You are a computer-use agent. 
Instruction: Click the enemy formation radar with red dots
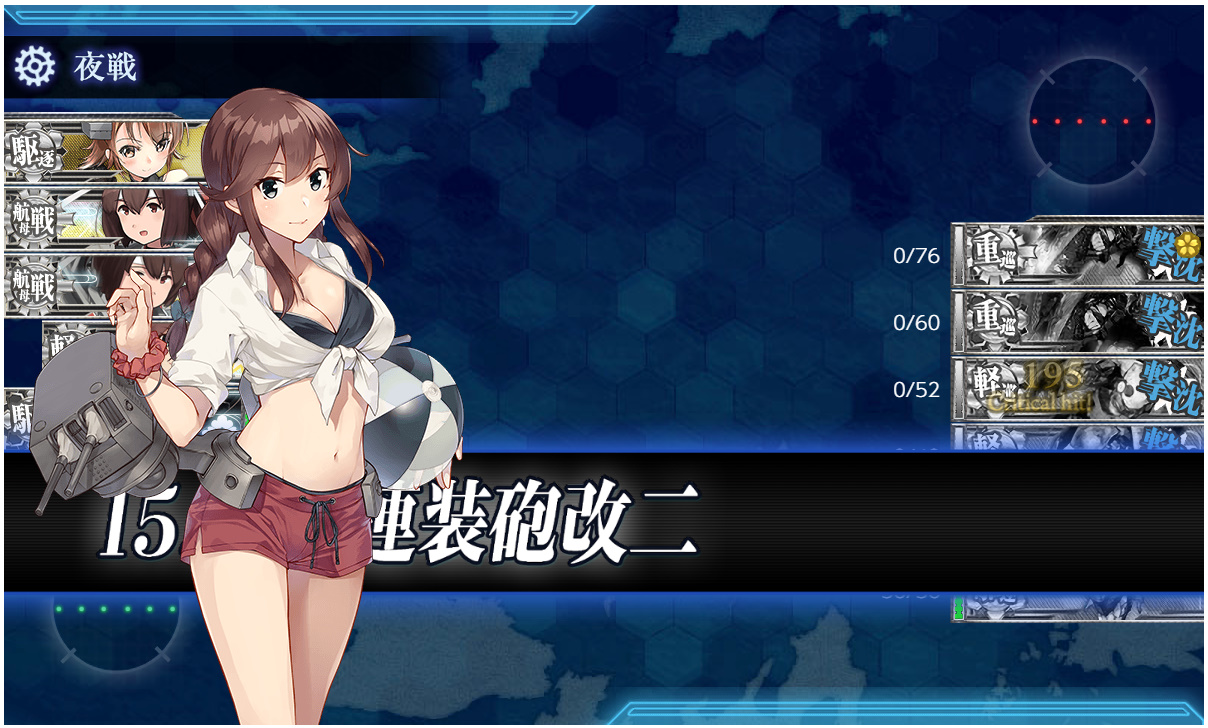[x=1092, y=121]
